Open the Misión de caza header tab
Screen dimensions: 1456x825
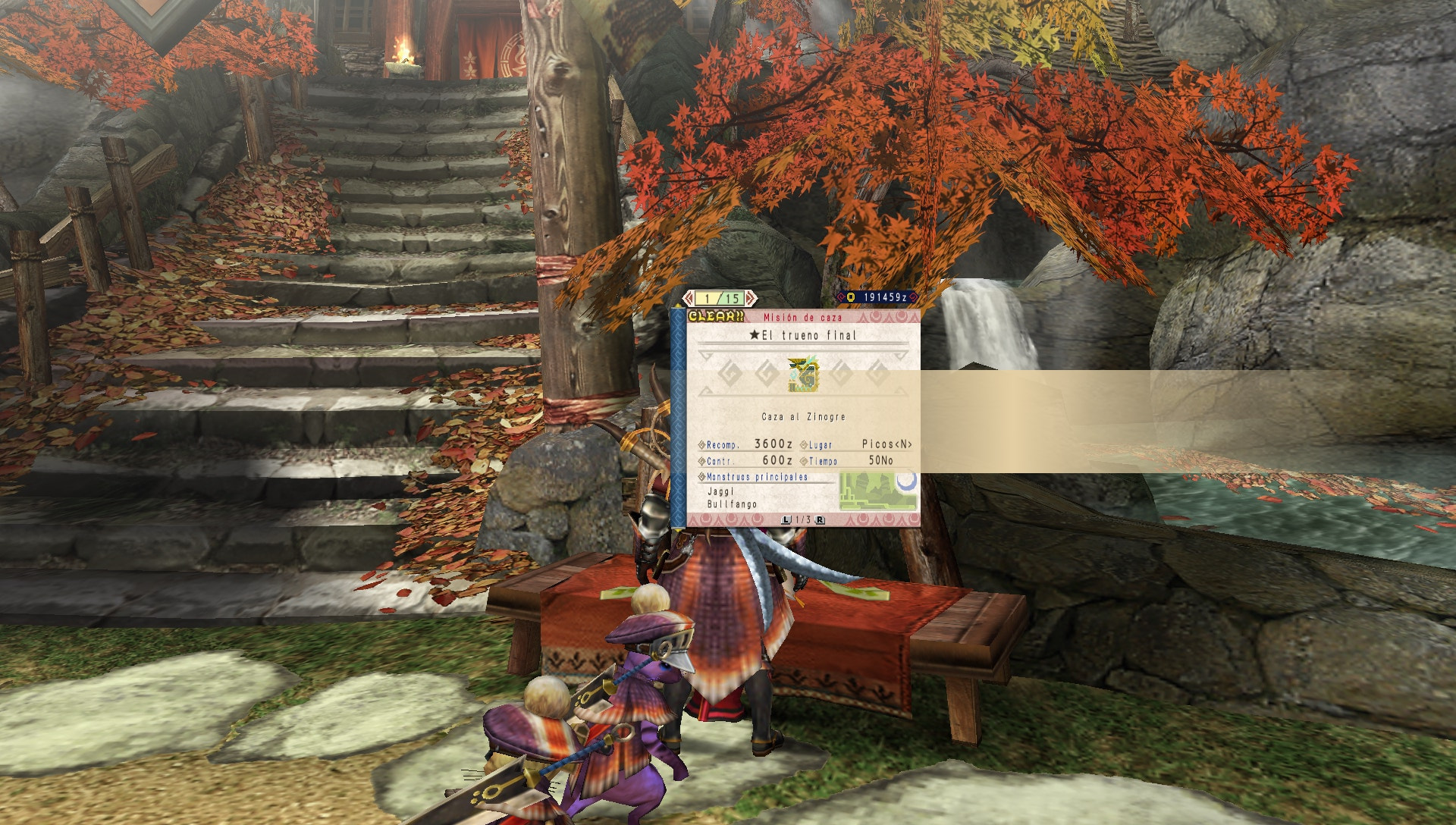coord(804,316)
